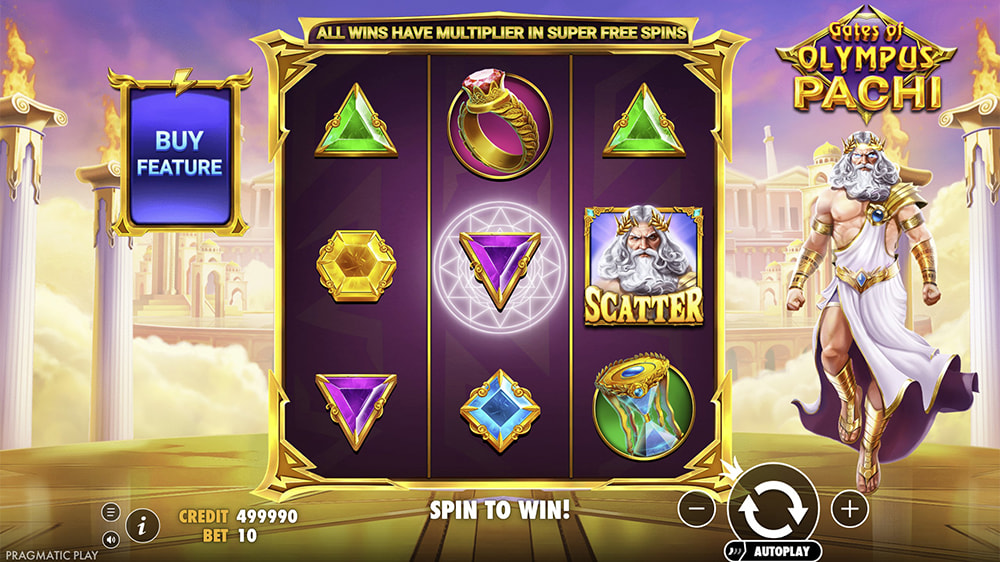The width and height of the screenshot is (1000, 562).
Task: Show game info via the 'i' icon
Action: [x=143, y=523]
